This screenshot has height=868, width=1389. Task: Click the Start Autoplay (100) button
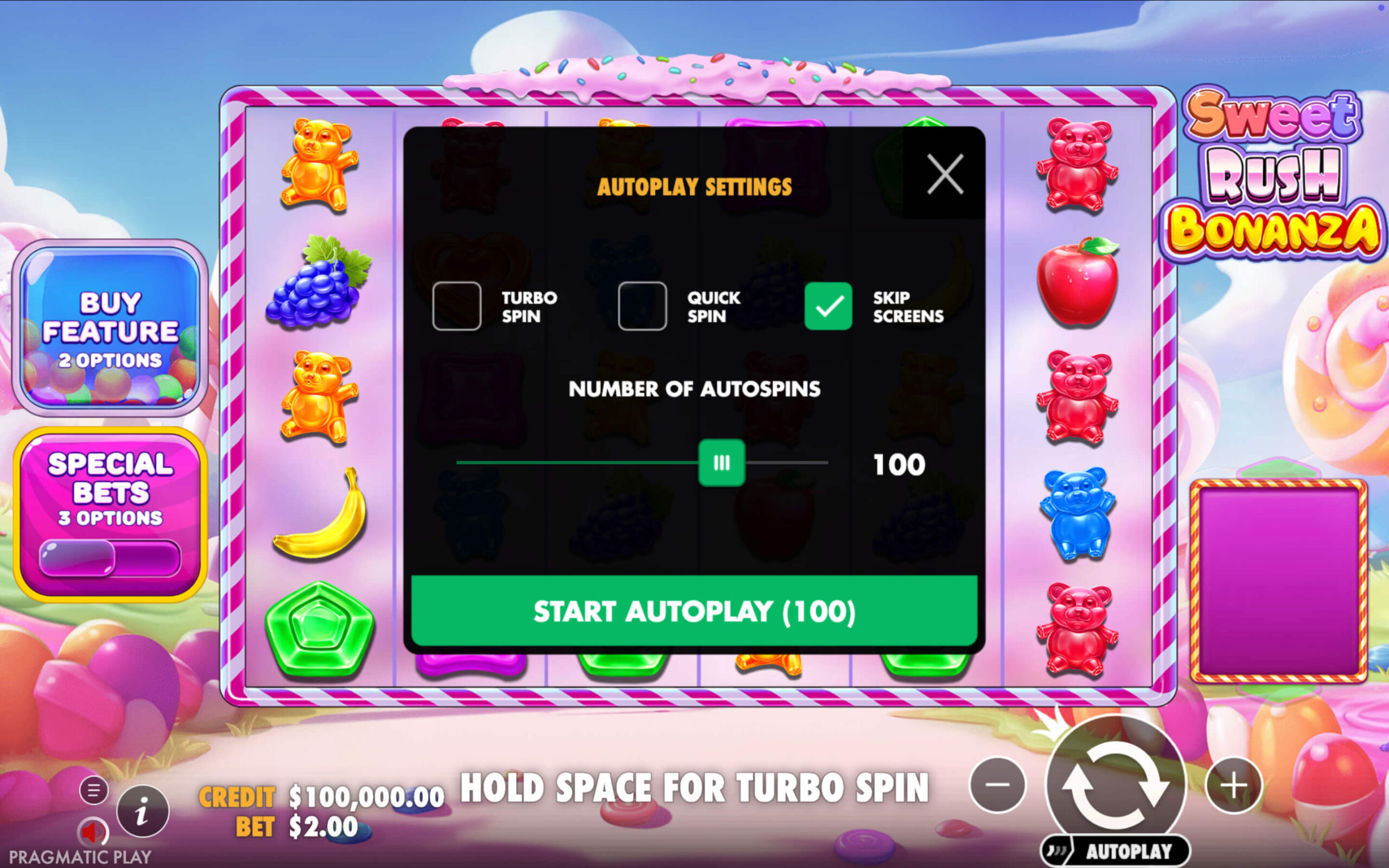tap(694, 611)
